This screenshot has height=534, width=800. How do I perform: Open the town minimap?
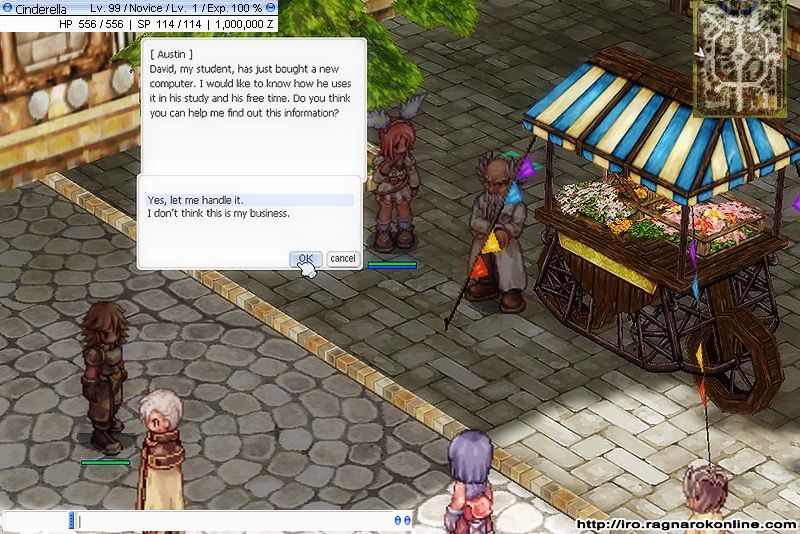click(741, 58)
